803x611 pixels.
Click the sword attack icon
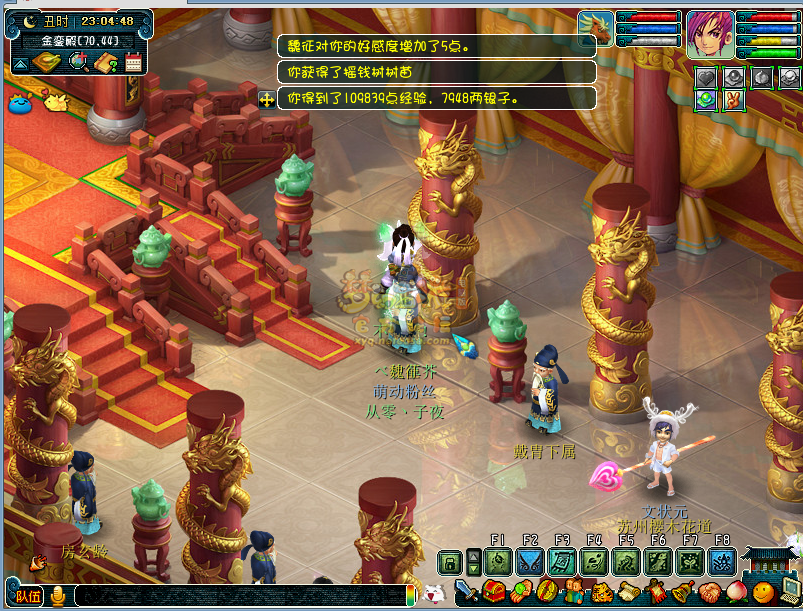[x=466, y=592]
